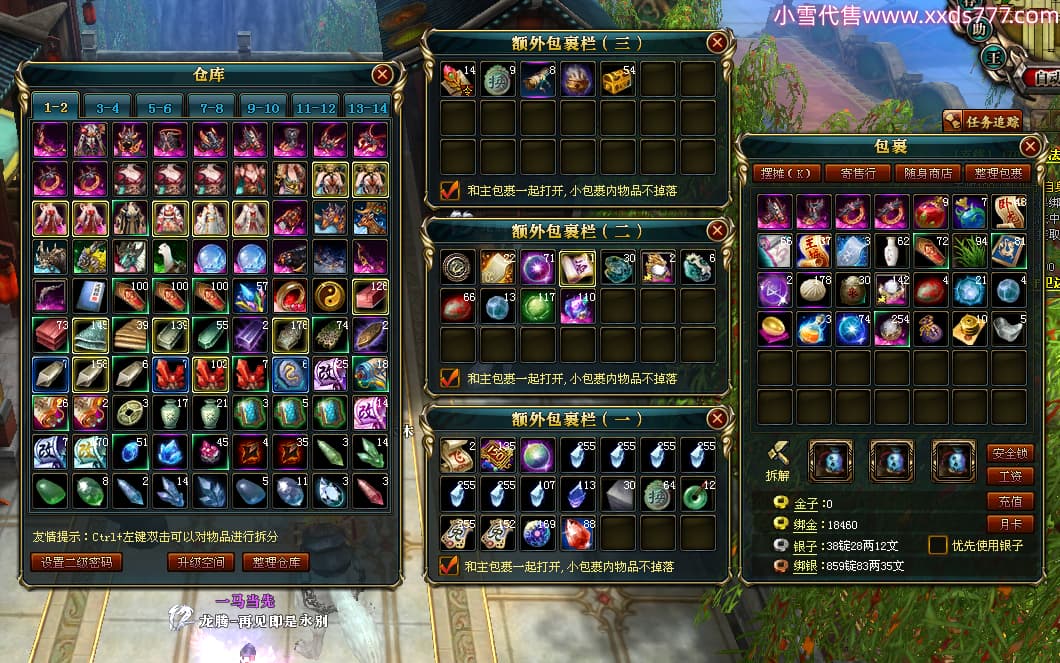The width and height of the screenshot is (1060, 663).
Task: Close the 仓库 warehouse window
Action: point(382,75)
